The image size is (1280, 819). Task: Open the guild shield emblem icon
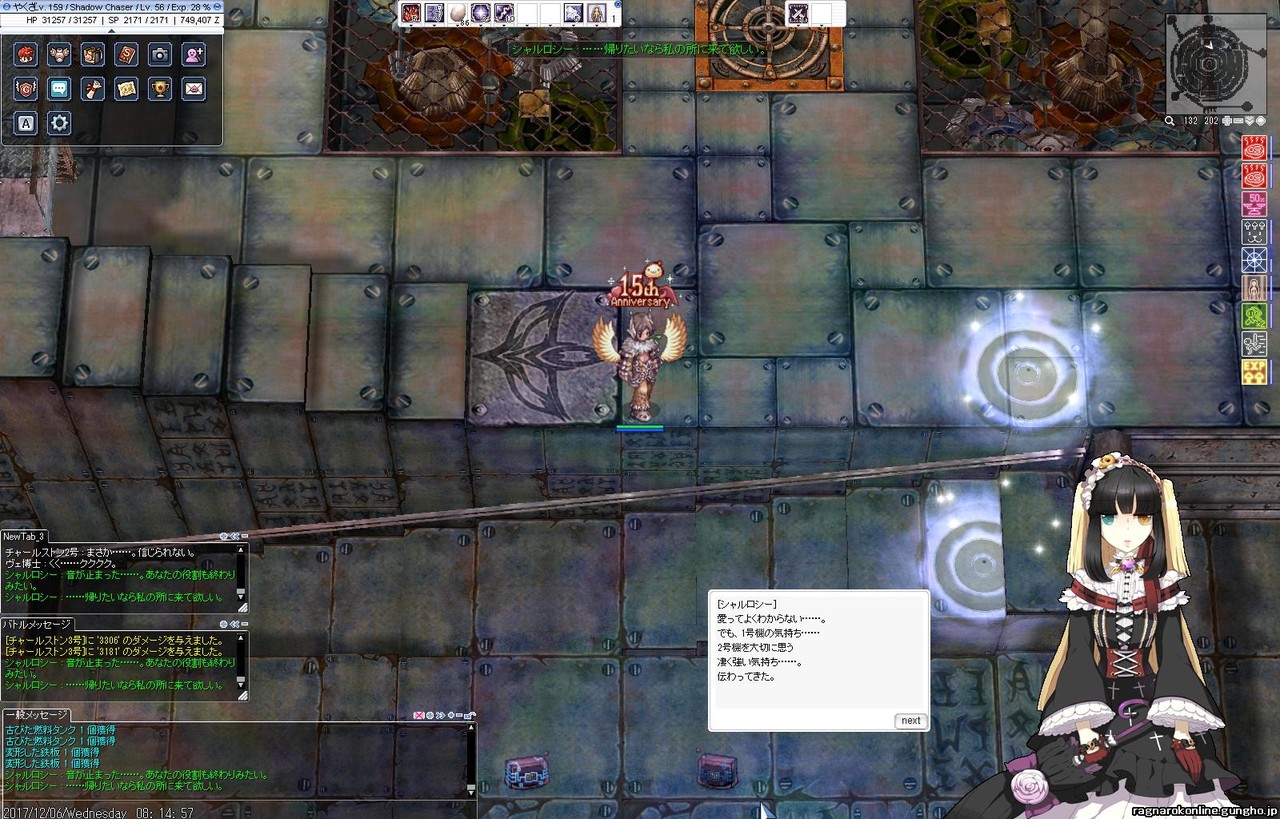click(x=26, y=89)
